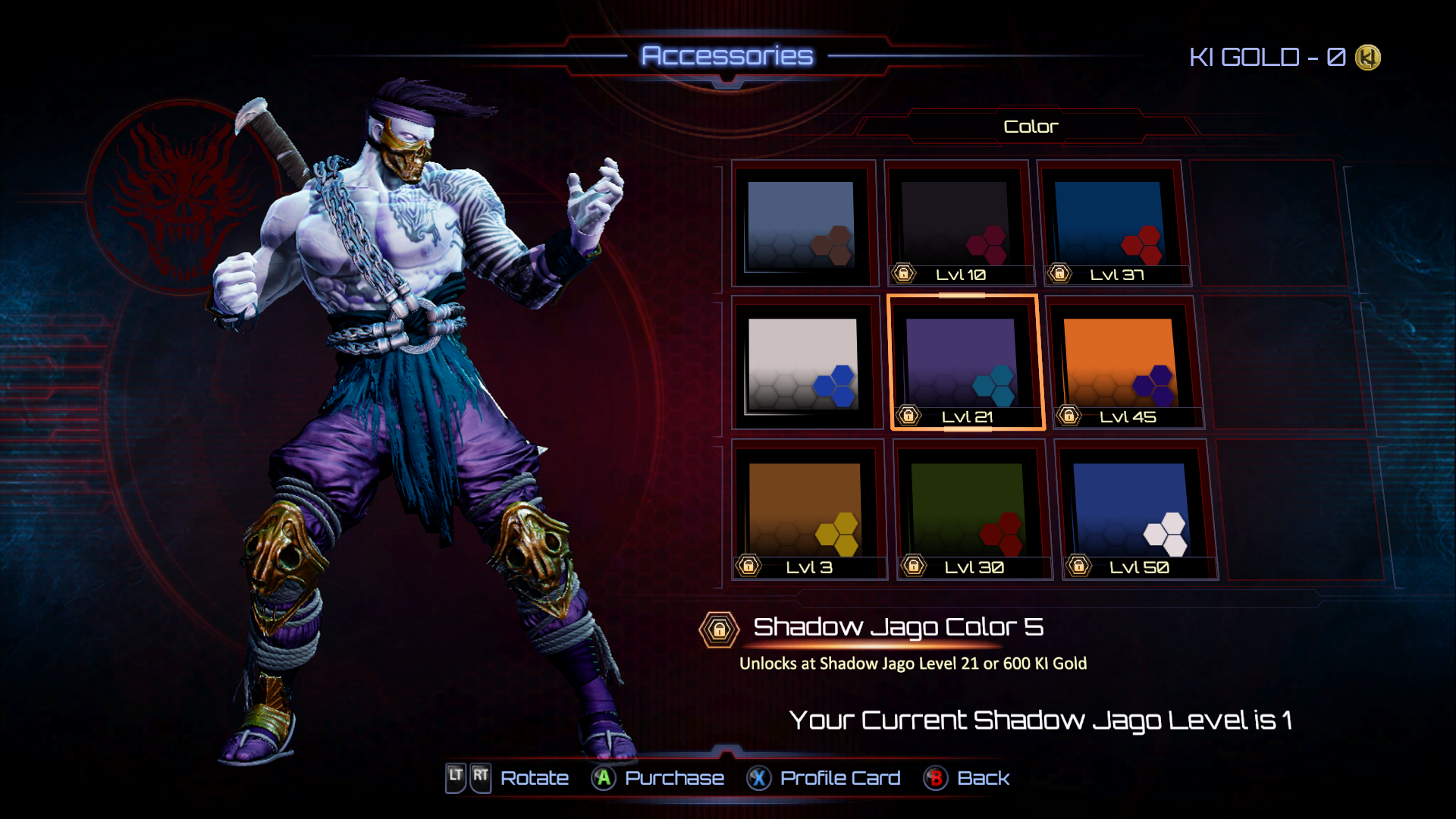Select the orange Lvl 45 color swatch
The width and height of the screenshot is (1456, 819).
click(1119, 362)
